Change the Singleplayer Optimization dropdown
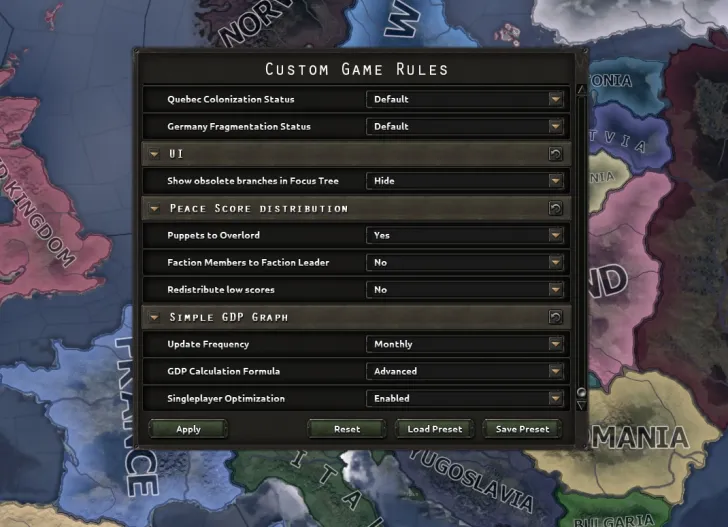This screenshot has height=527, width=728. pos(466,398)
